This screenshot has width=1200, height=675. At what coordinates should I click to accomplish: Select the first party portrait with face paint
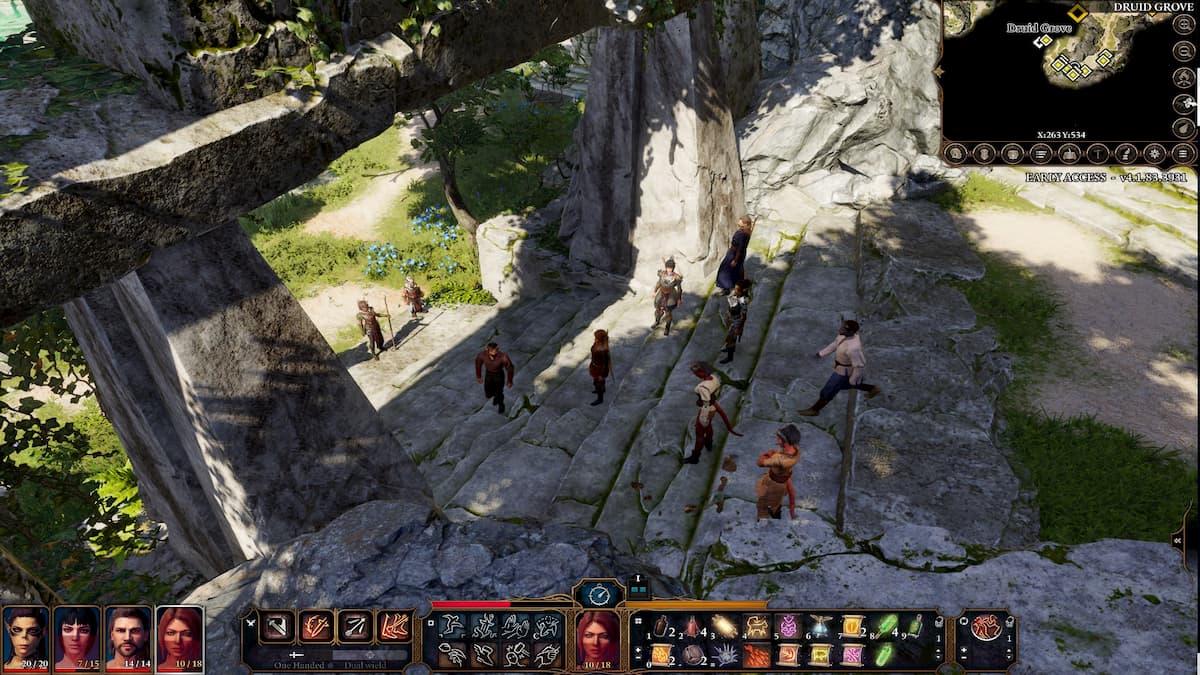pos(25,638)
